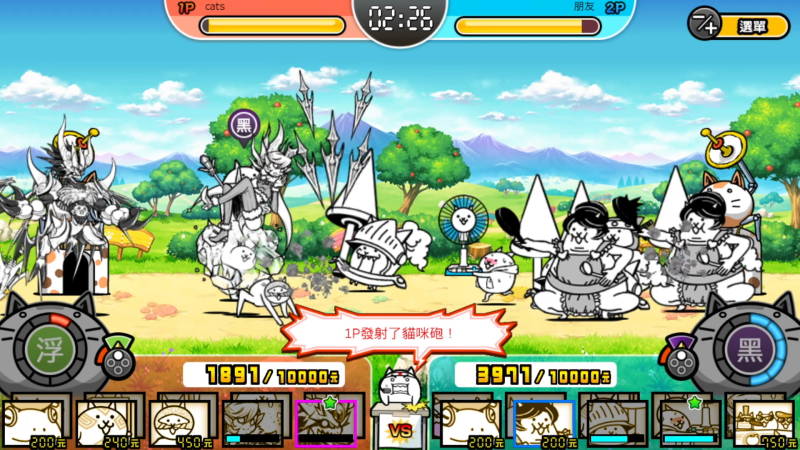Open the 選單 menu button
Screen dimensions: 800x450
click(739, 23)
